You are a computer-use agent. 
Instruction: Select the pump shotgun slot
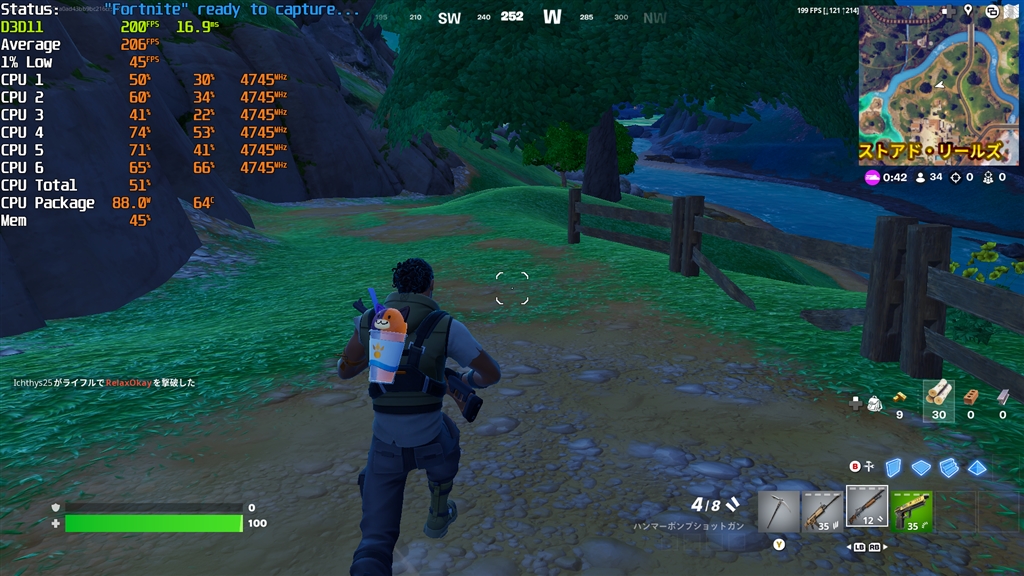point(866,506)
